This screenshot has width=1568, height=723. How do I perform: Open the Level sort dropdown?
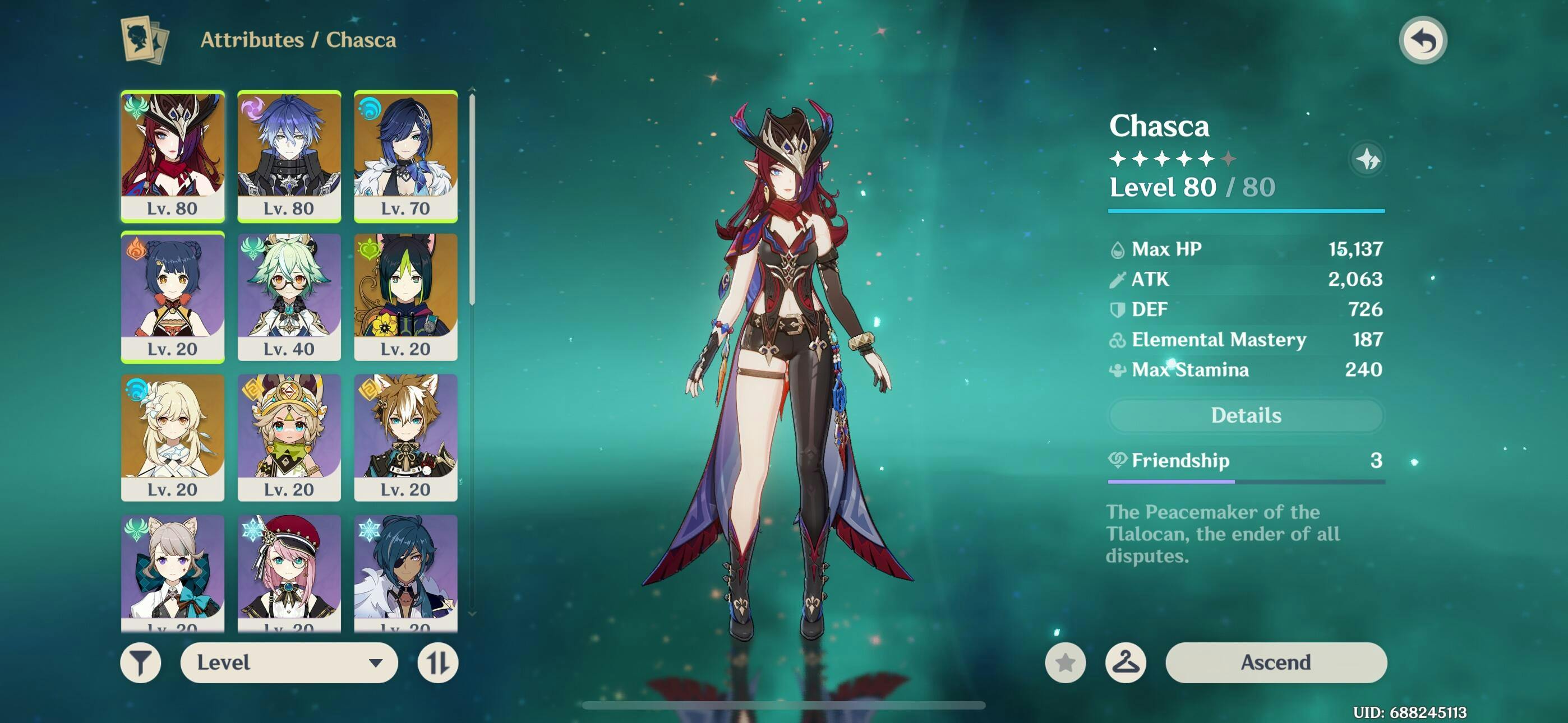(x=288, y=662)
